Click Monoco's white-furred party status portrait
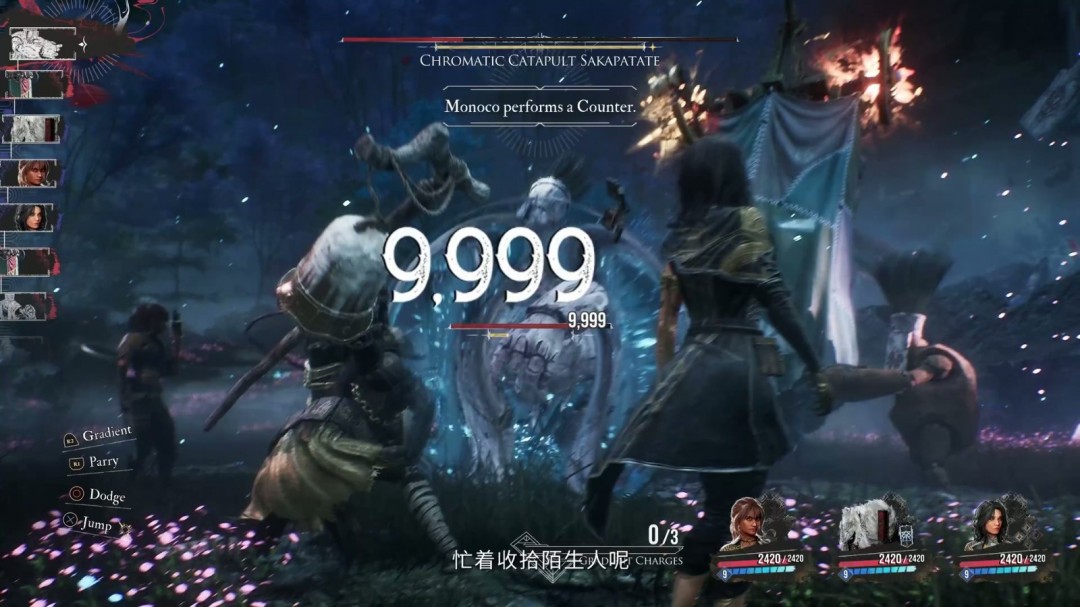The image size is (1080, 607). pos(866,524)
